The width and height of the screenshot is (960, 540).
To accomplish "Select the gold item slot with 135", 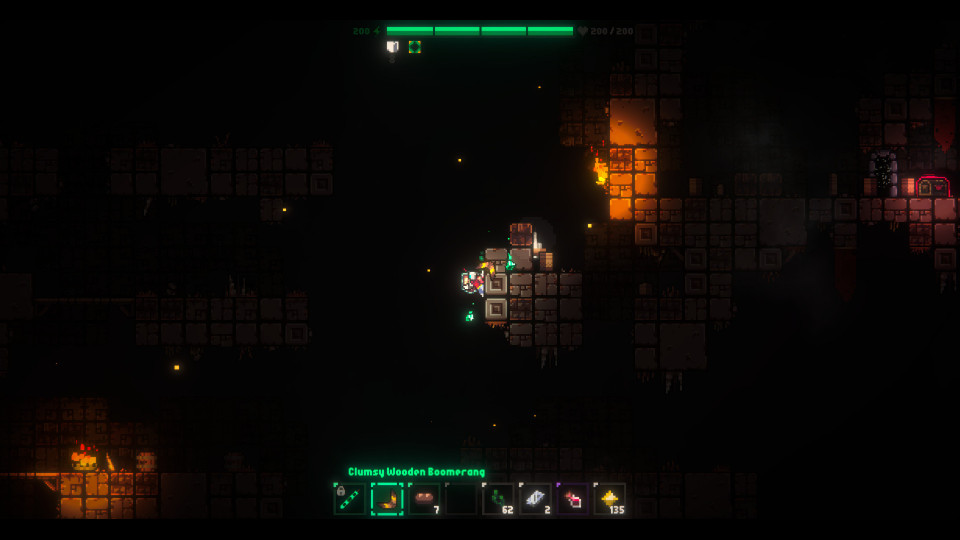I will [609, 498].
